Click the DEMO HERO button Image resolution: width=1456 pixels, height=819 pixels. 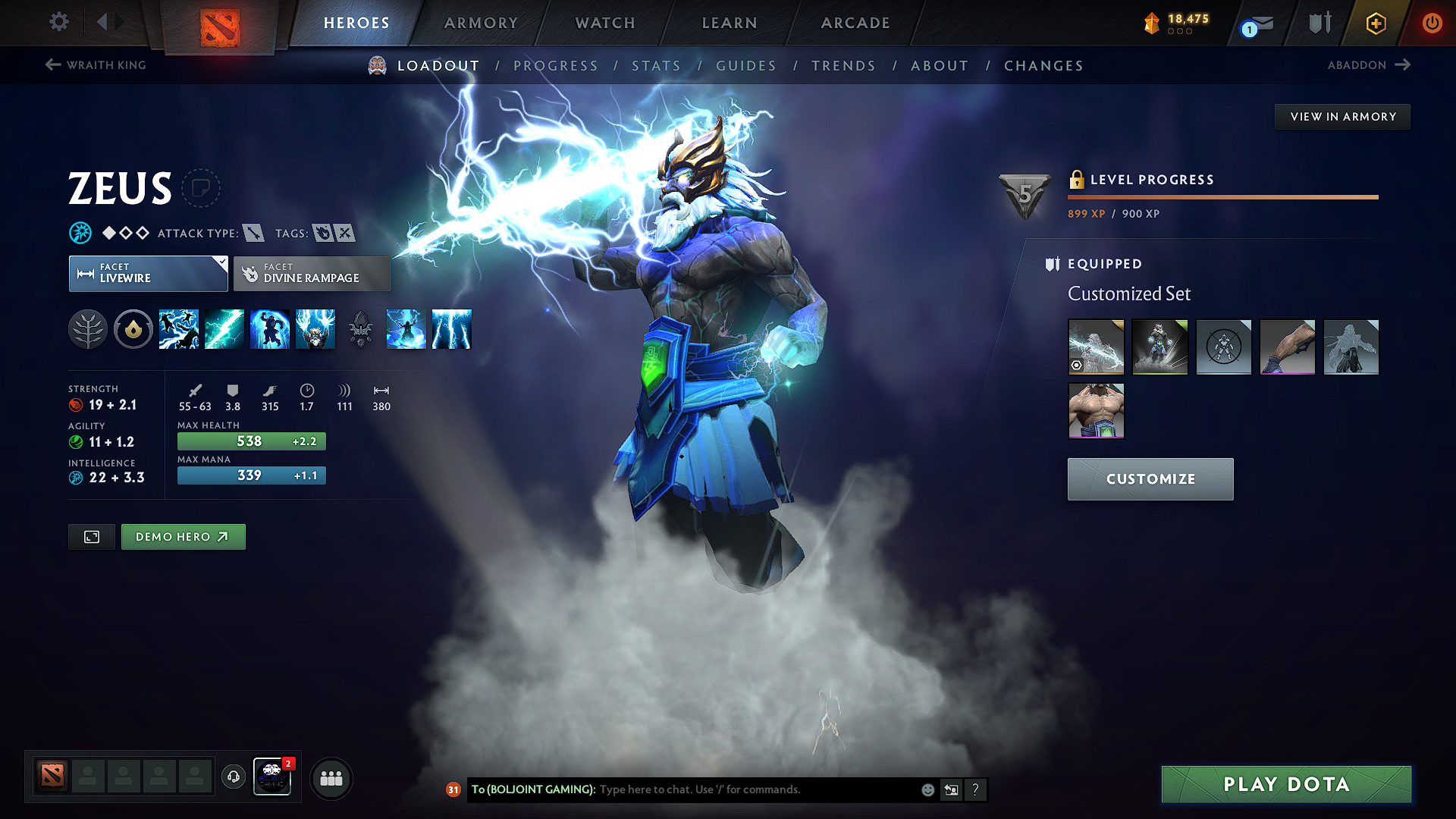(x=183, y=536)
